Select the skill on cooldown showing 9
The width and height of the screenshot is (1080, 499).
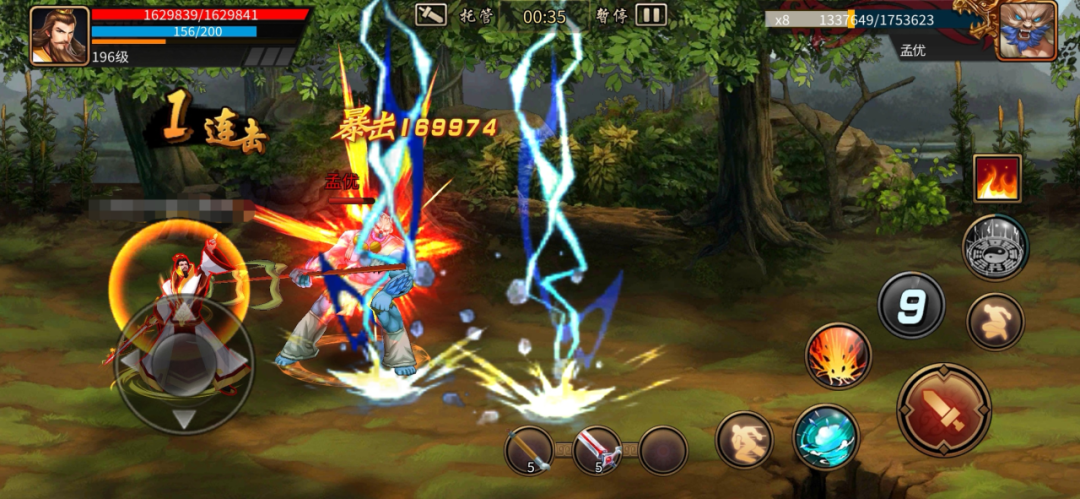tap(911, 305)
